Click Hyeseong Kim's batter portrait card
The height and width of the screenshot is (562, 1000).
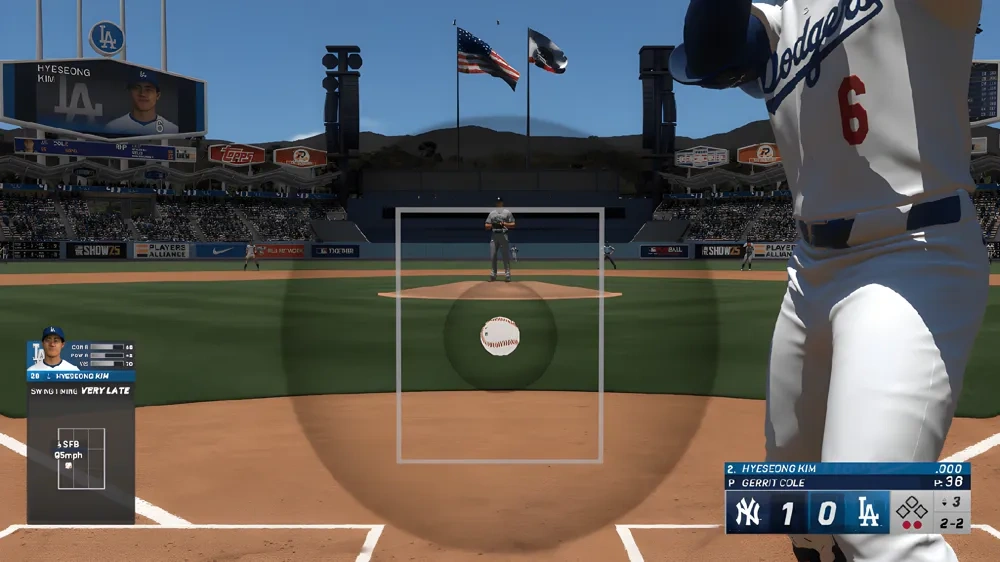coord(52,349)
